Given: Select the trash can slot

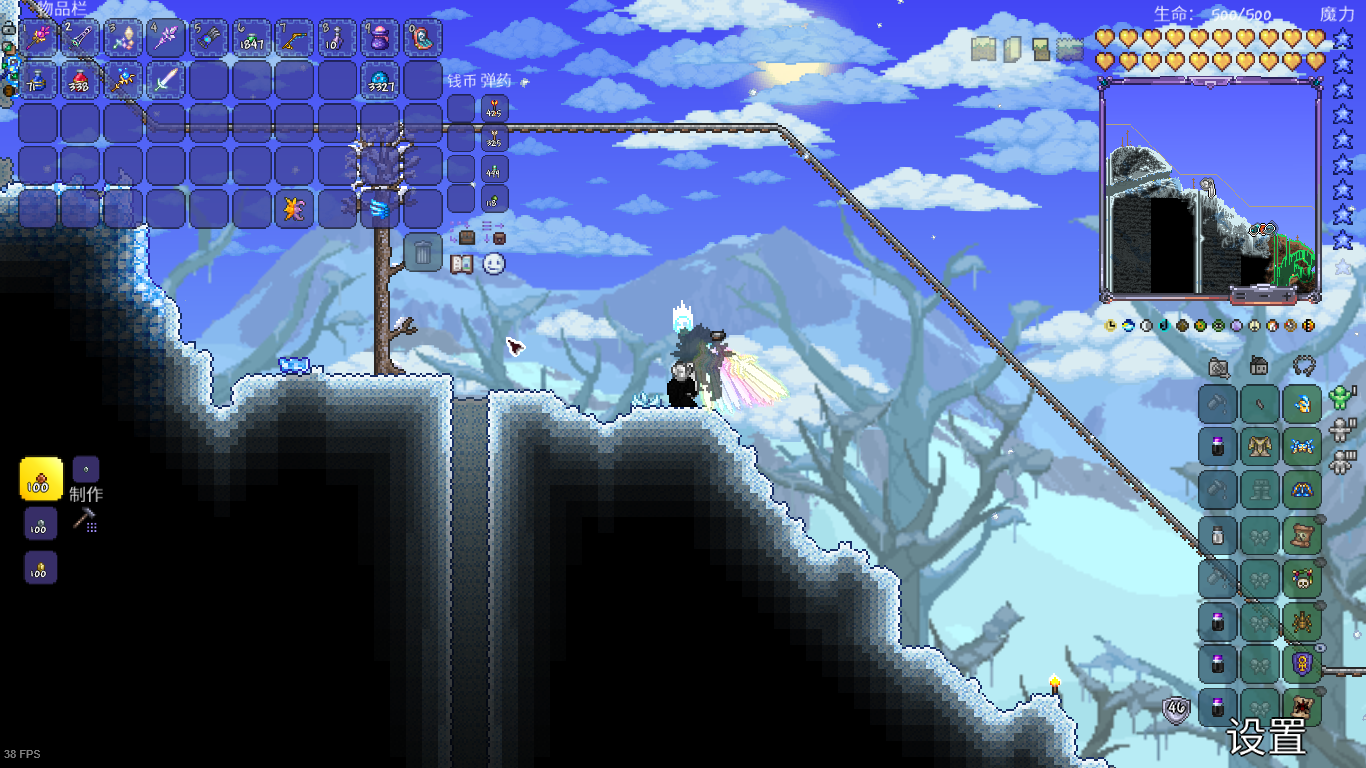Looking at the screenshot, I should [423, 253].
